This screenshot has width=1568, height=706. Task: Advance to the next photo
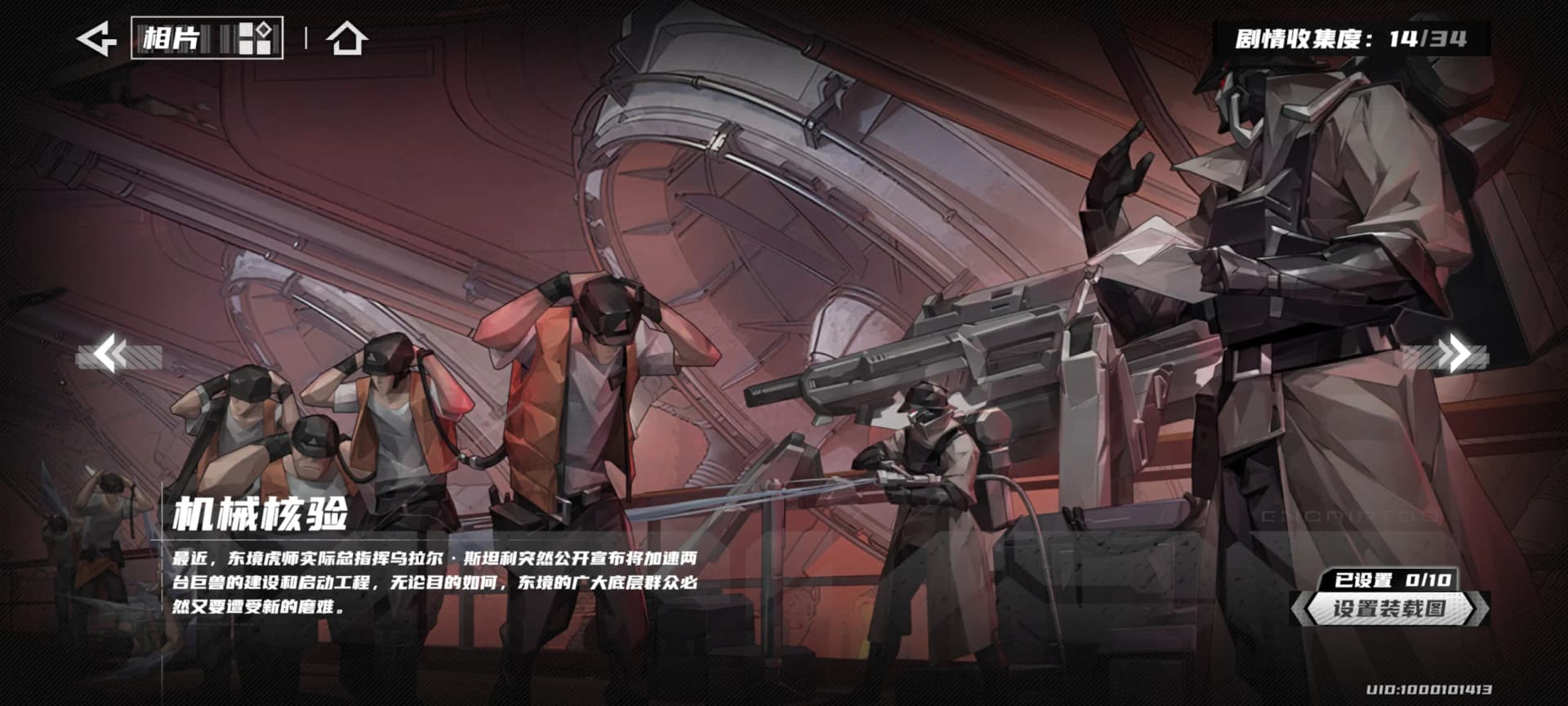coord(1454,355)
